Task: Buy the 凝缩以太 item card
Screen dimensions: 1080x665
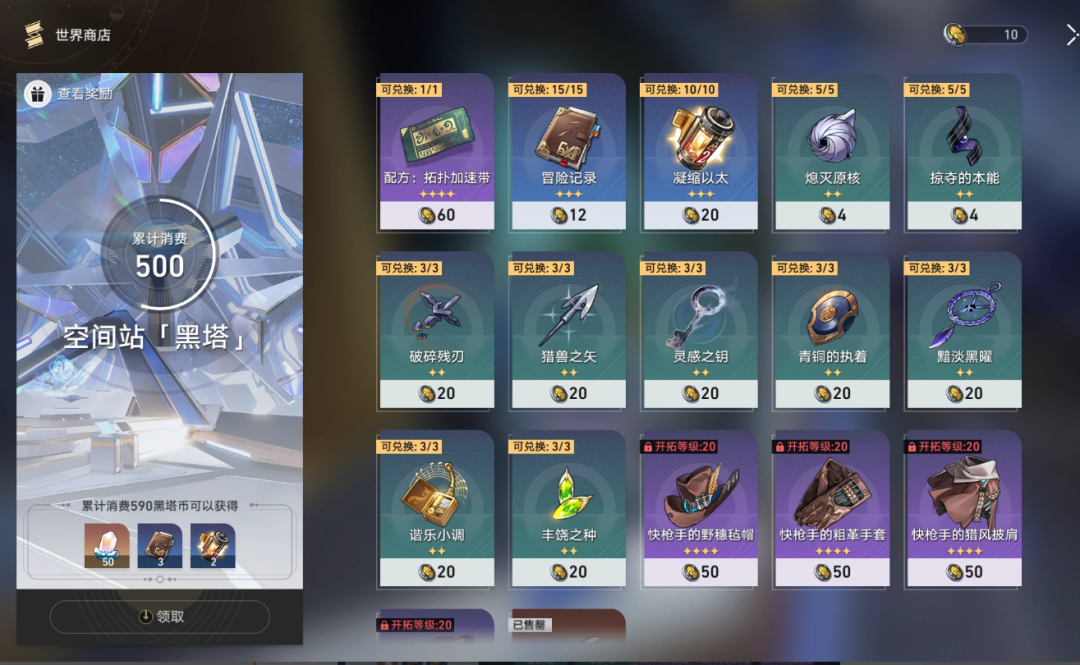Action: point(700,150)
